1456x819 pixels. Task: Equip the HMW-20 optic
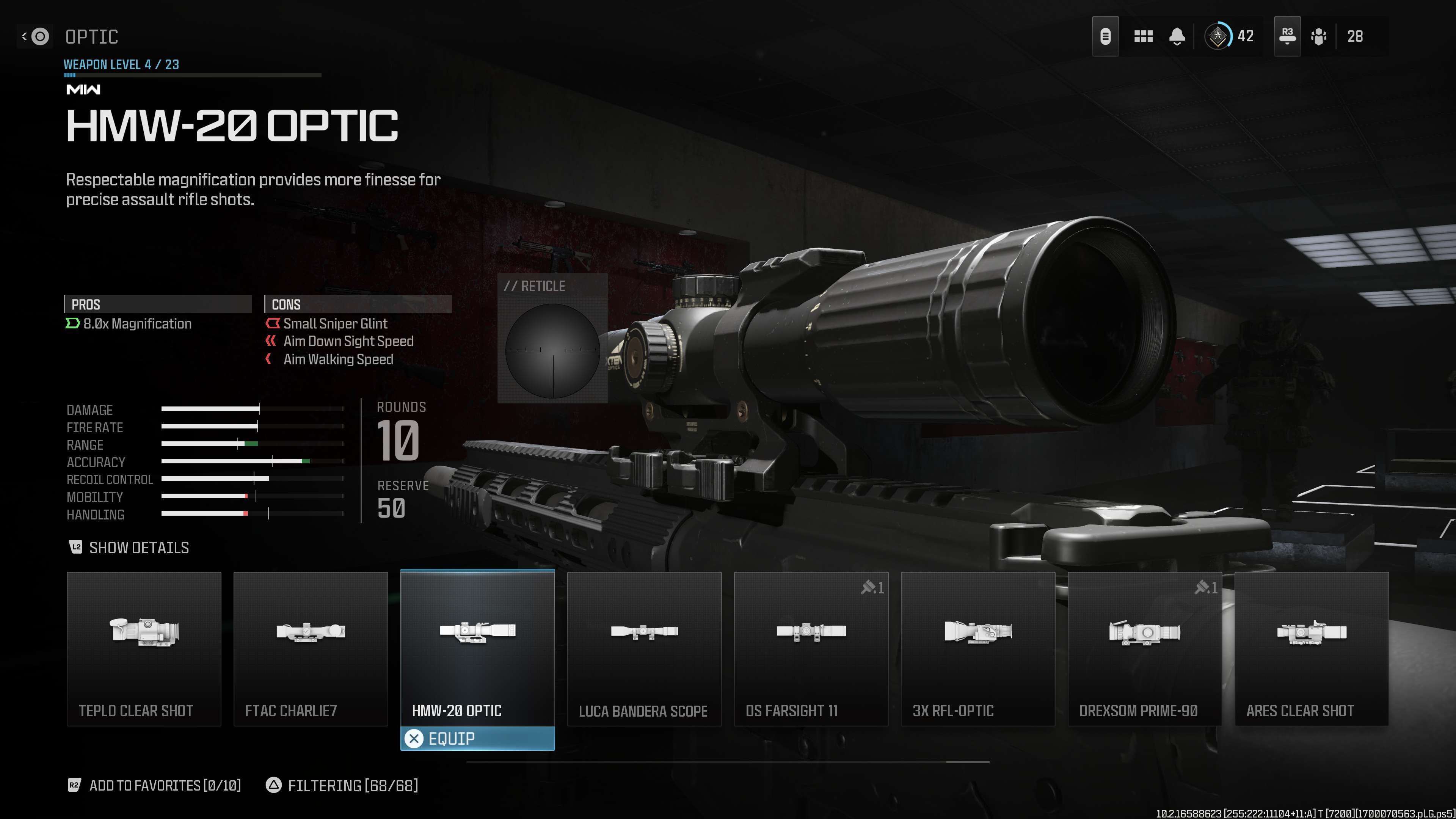coord(477,738)
